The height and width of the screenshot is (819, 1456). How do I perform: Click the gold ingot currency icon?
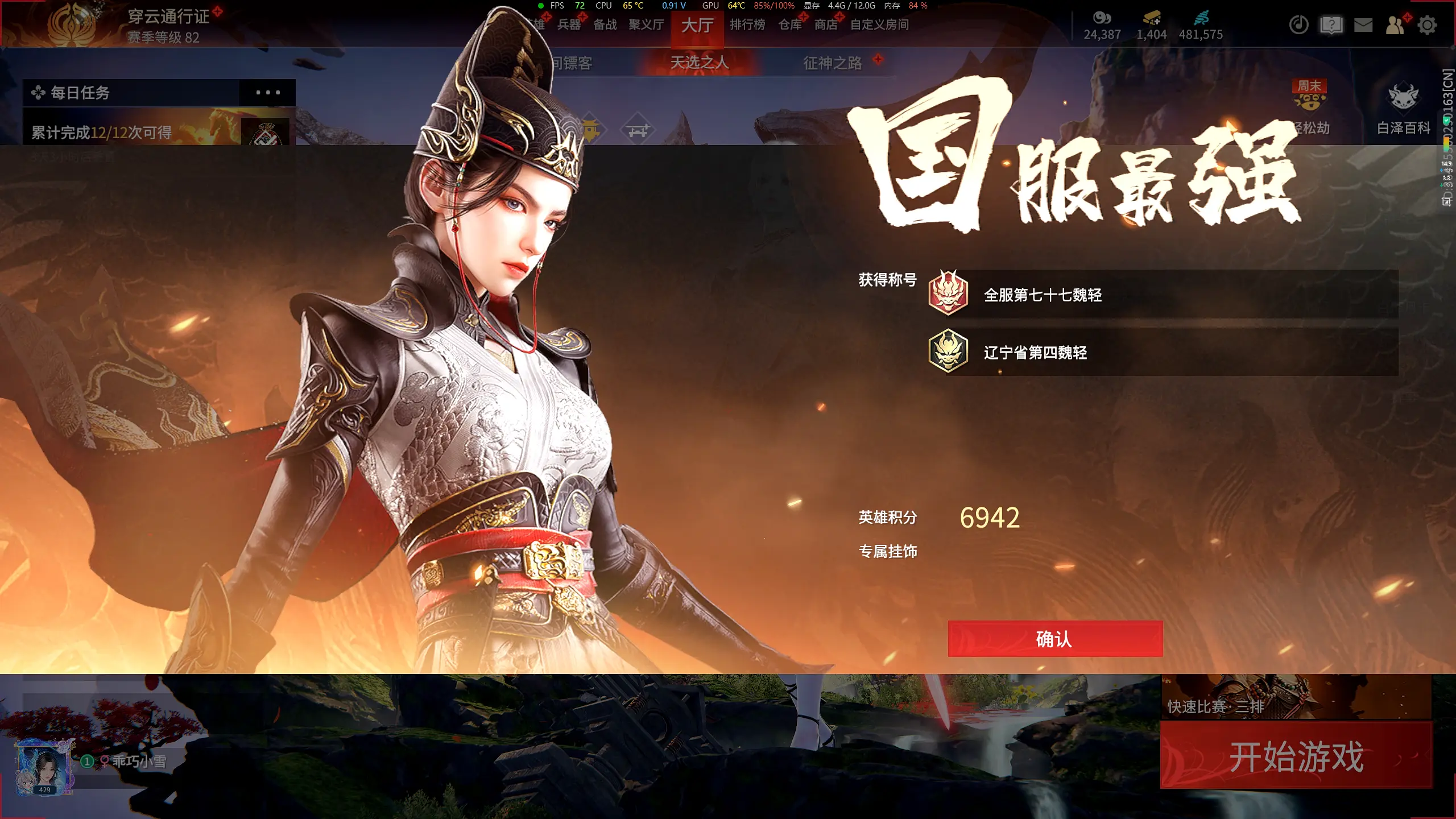pyautogui.click(x=1151, y=18)
